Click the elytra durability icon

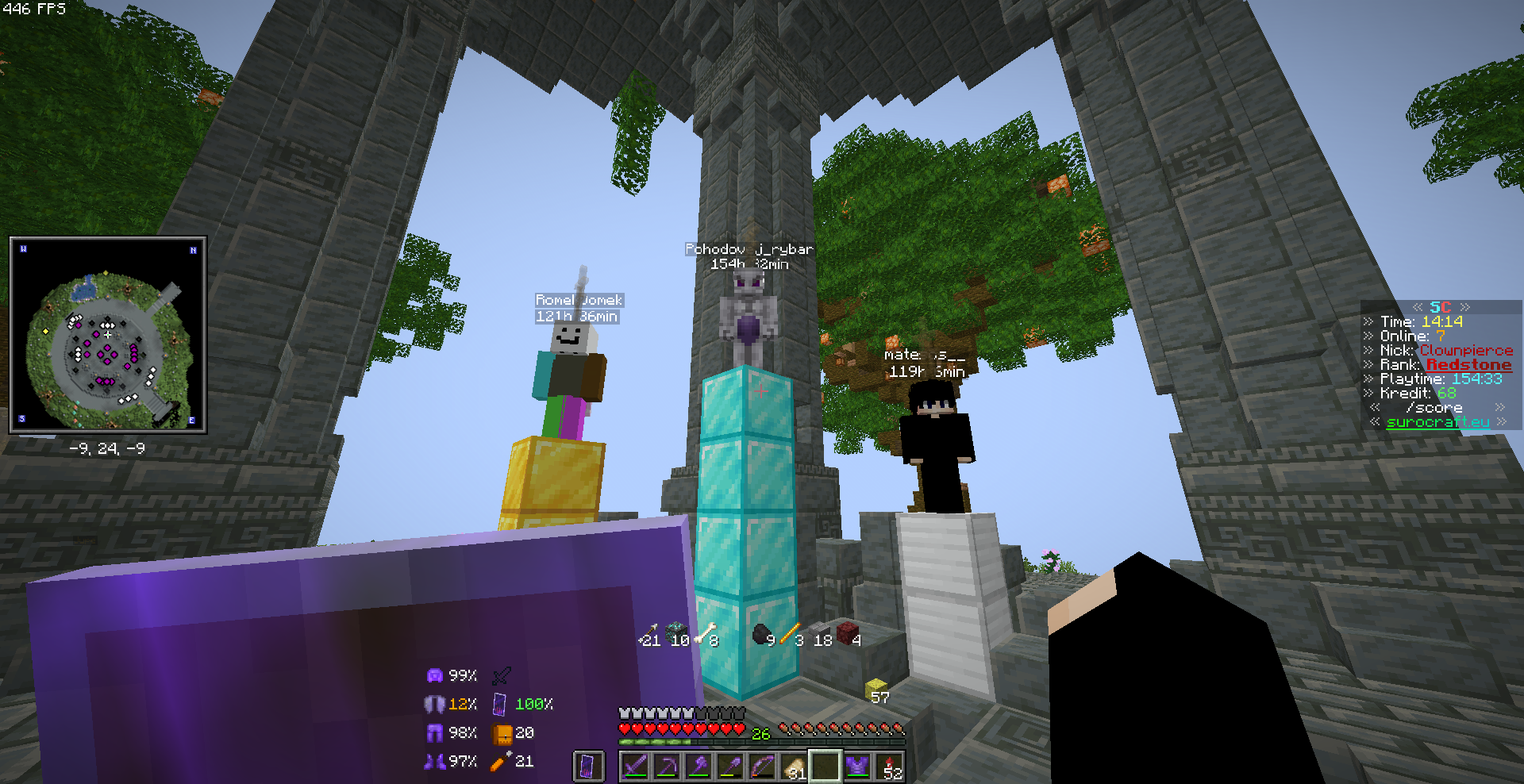tap(434, 704)
